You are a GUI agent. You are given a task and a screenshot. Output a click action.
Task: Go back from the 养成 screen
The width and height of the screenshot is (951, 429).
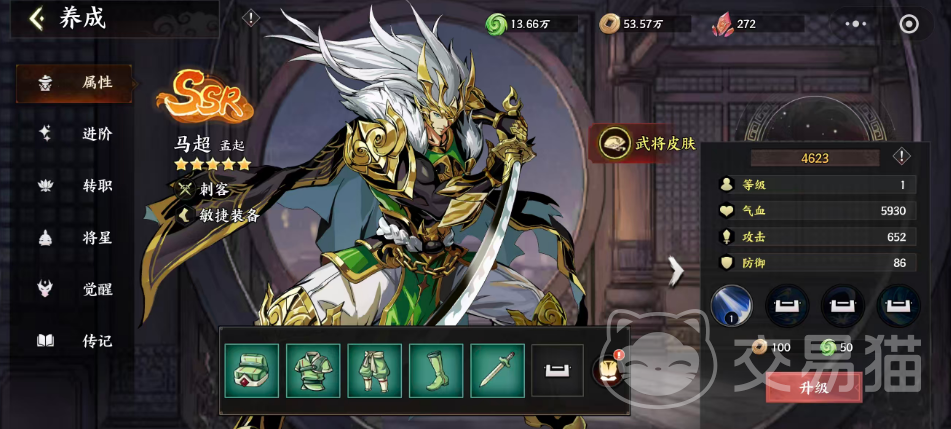click(37, 19)
